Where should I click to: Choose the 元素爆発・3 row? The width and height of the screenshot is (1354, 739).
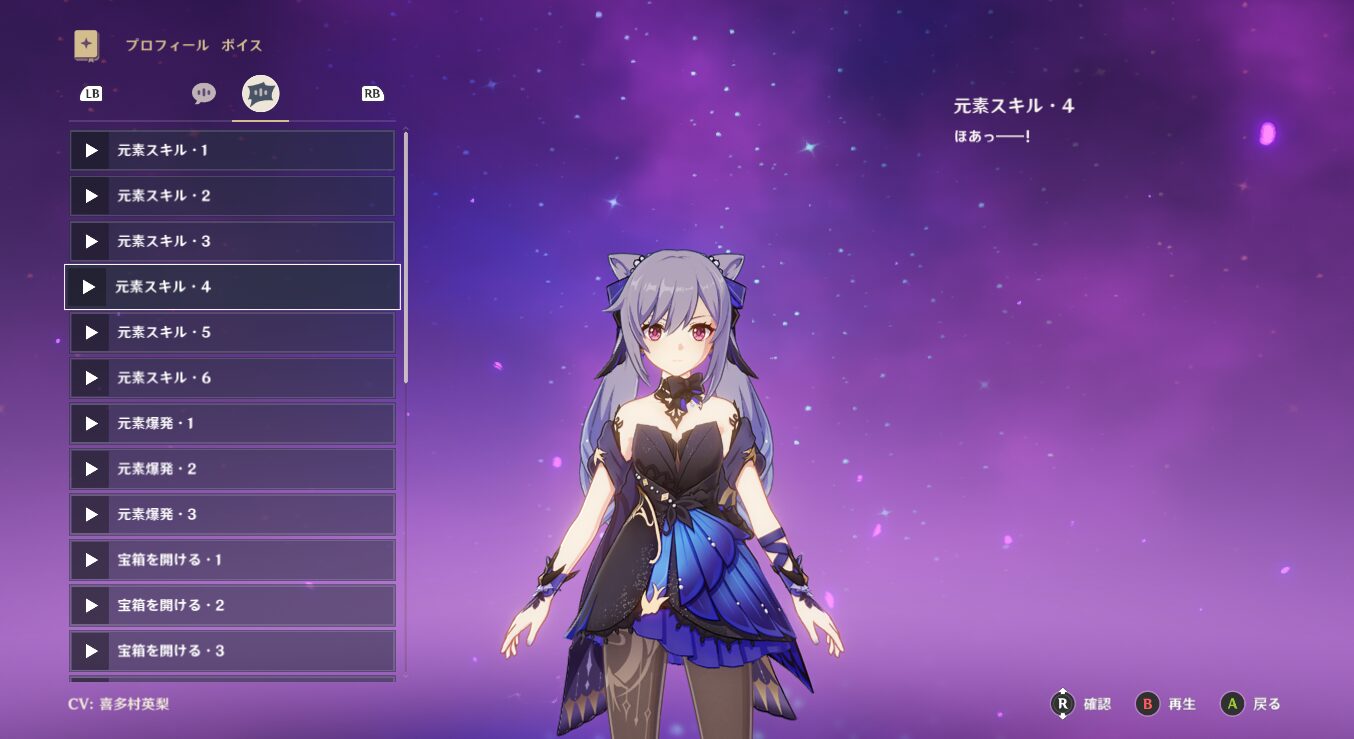232,514
